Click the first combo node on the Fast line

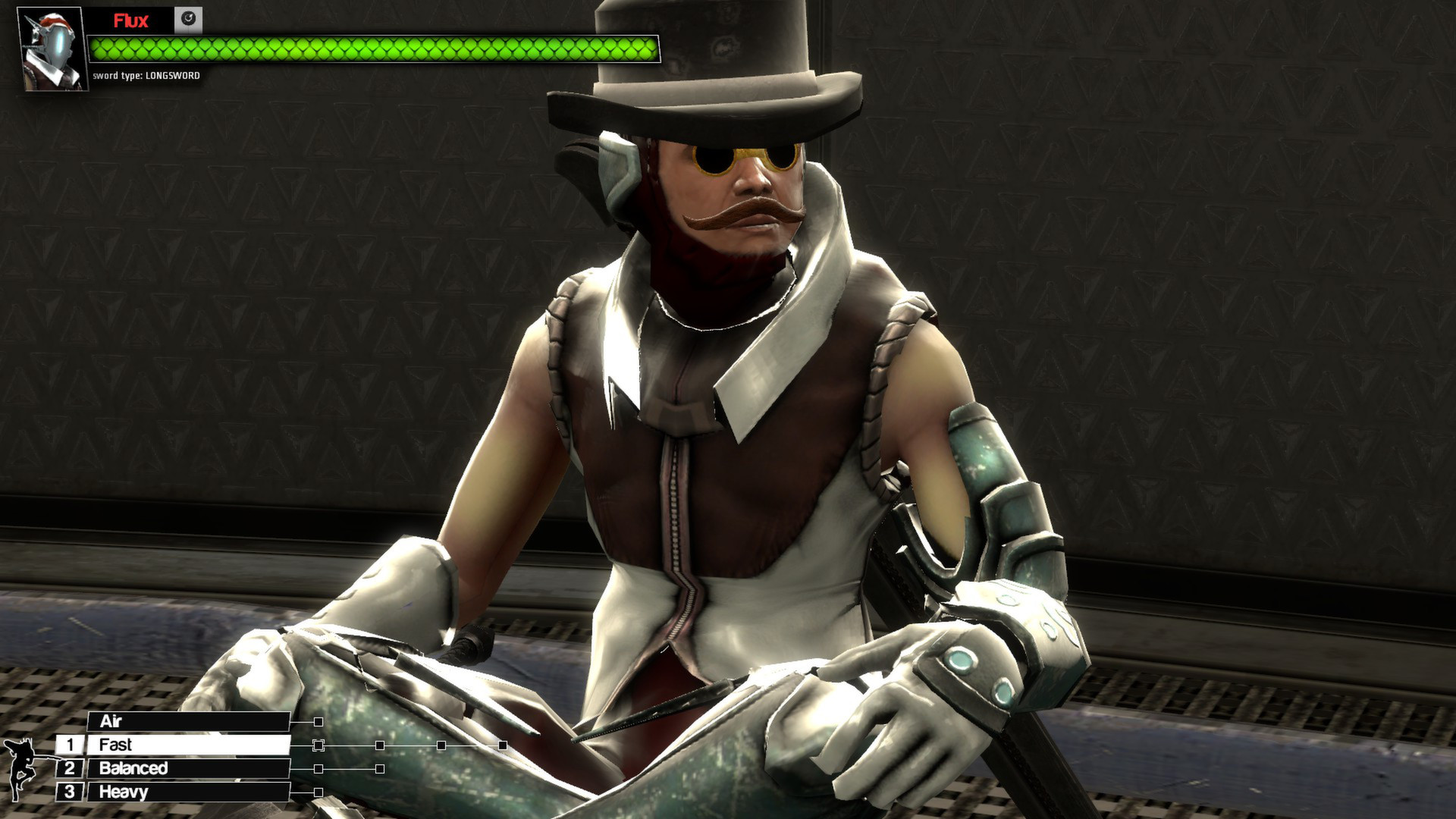(x=318, y=745)
